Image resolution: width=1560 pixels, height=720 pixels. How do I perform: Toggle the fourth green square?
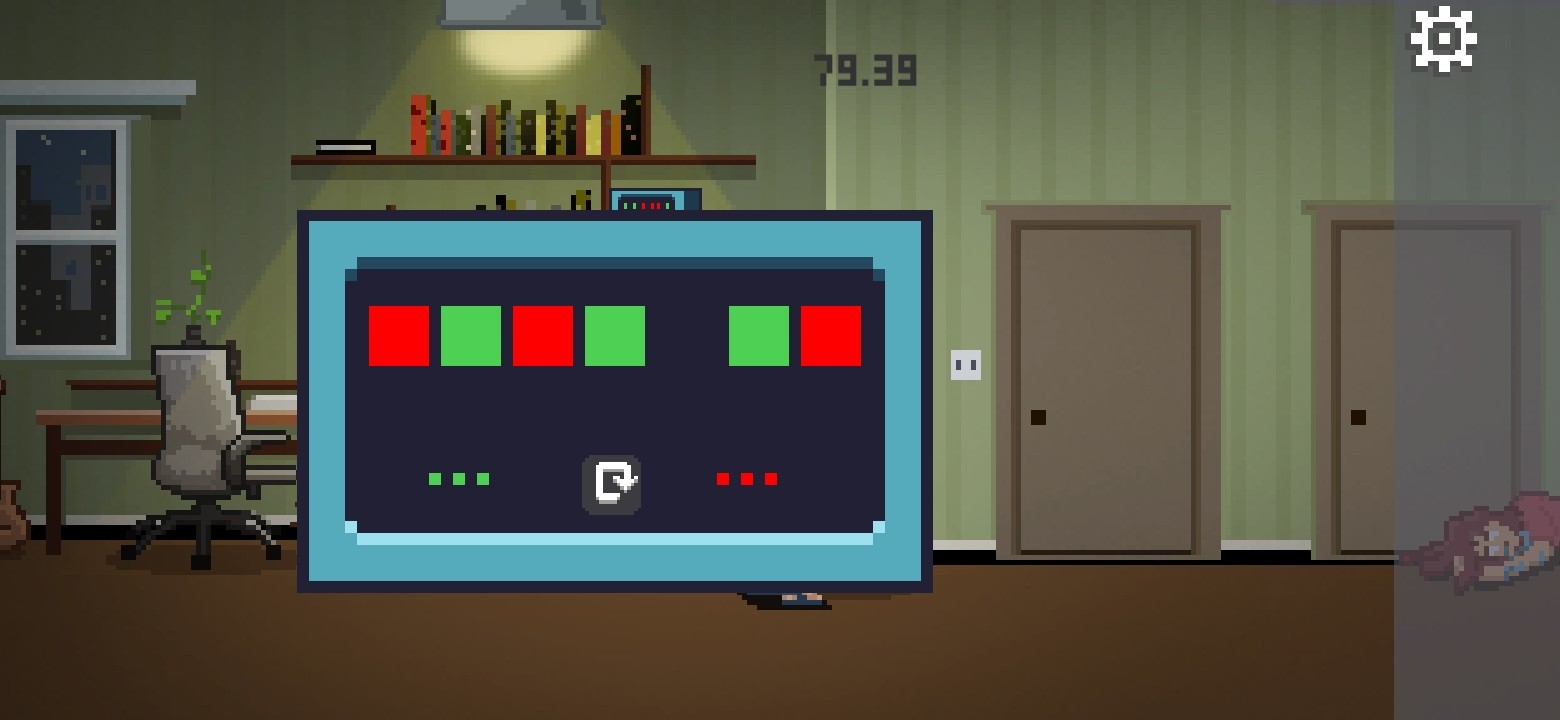point(613,336)
